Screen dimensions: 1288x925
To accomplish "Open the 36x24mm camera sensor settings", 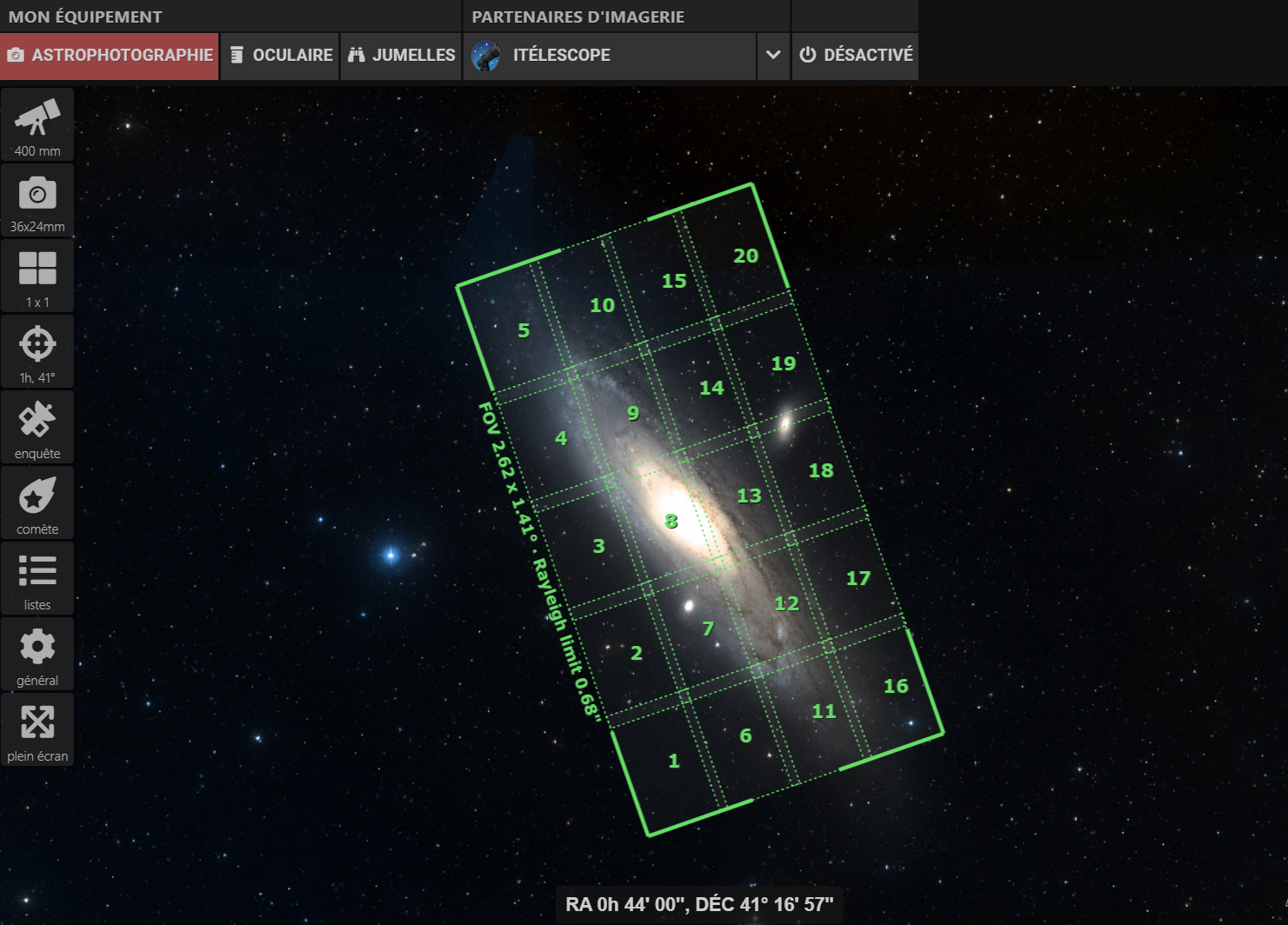I will click(x=37, y=200).
